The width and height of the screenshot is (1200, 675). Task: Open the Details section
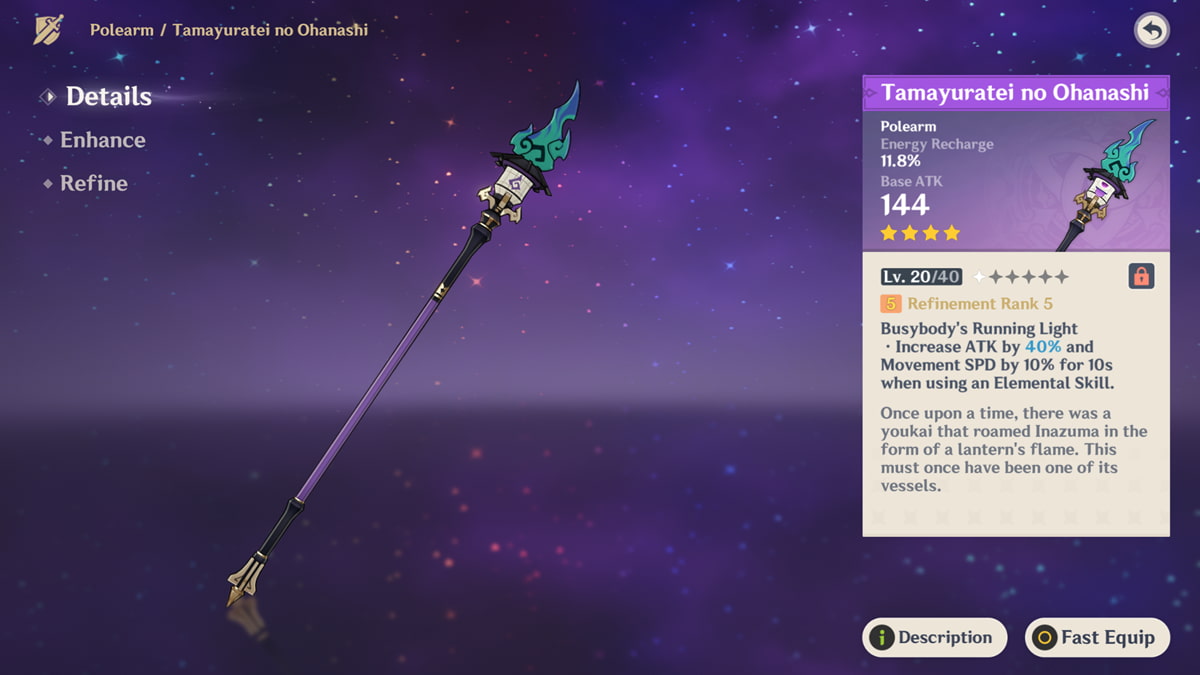[x=108, y=97]
